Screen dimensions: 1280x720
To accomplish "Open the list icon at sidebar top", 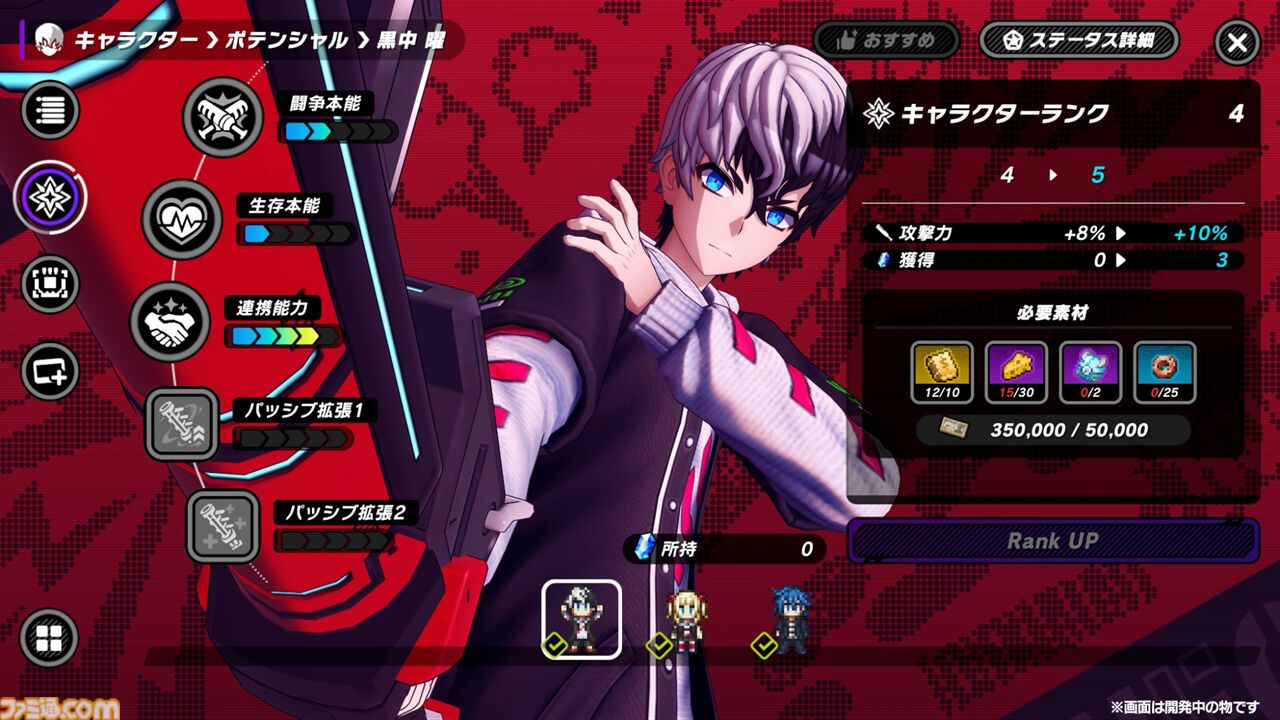I will 48,110.
